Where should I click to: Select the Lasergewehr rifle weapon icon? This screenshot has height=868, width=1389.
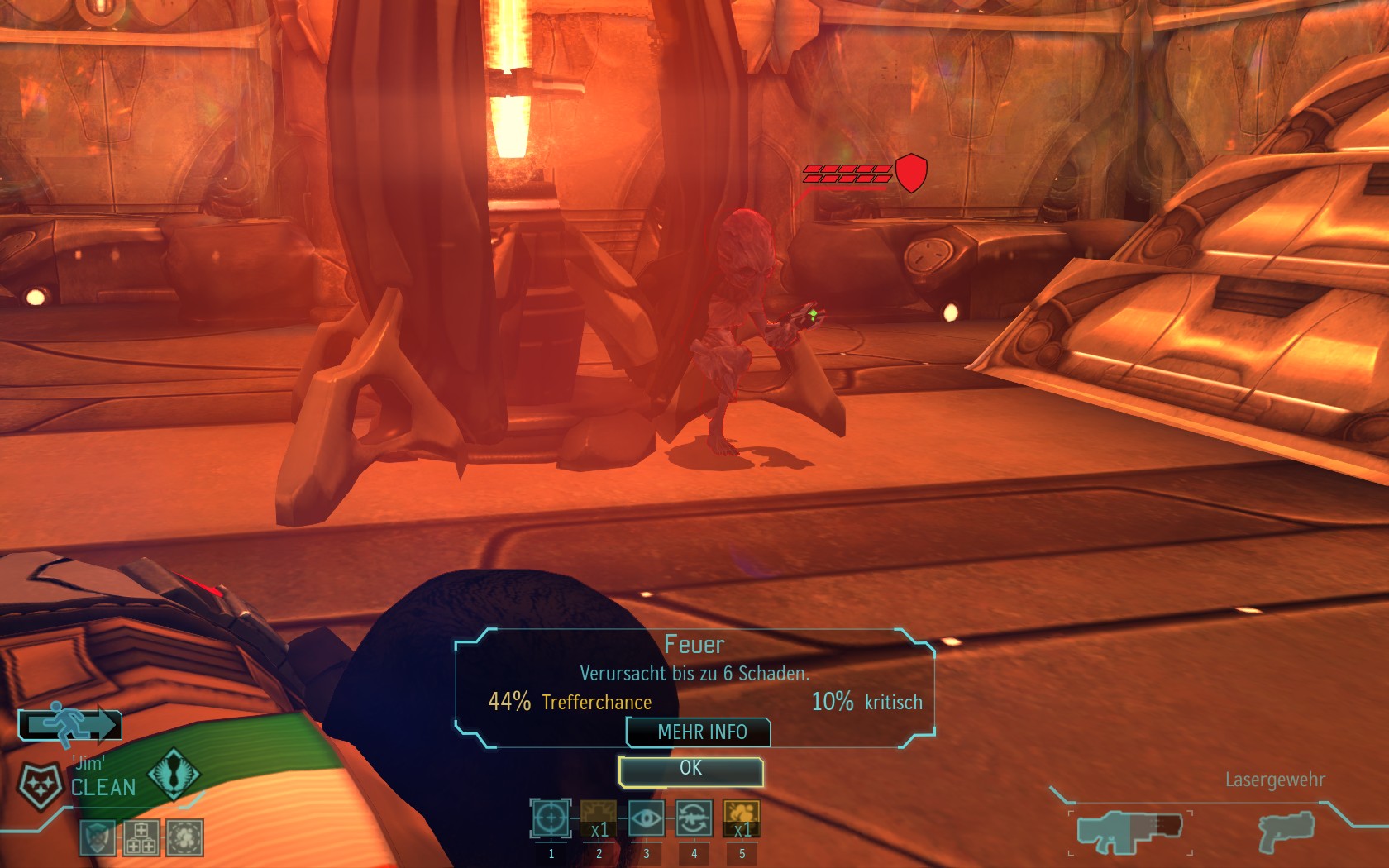coord(1129,832)
